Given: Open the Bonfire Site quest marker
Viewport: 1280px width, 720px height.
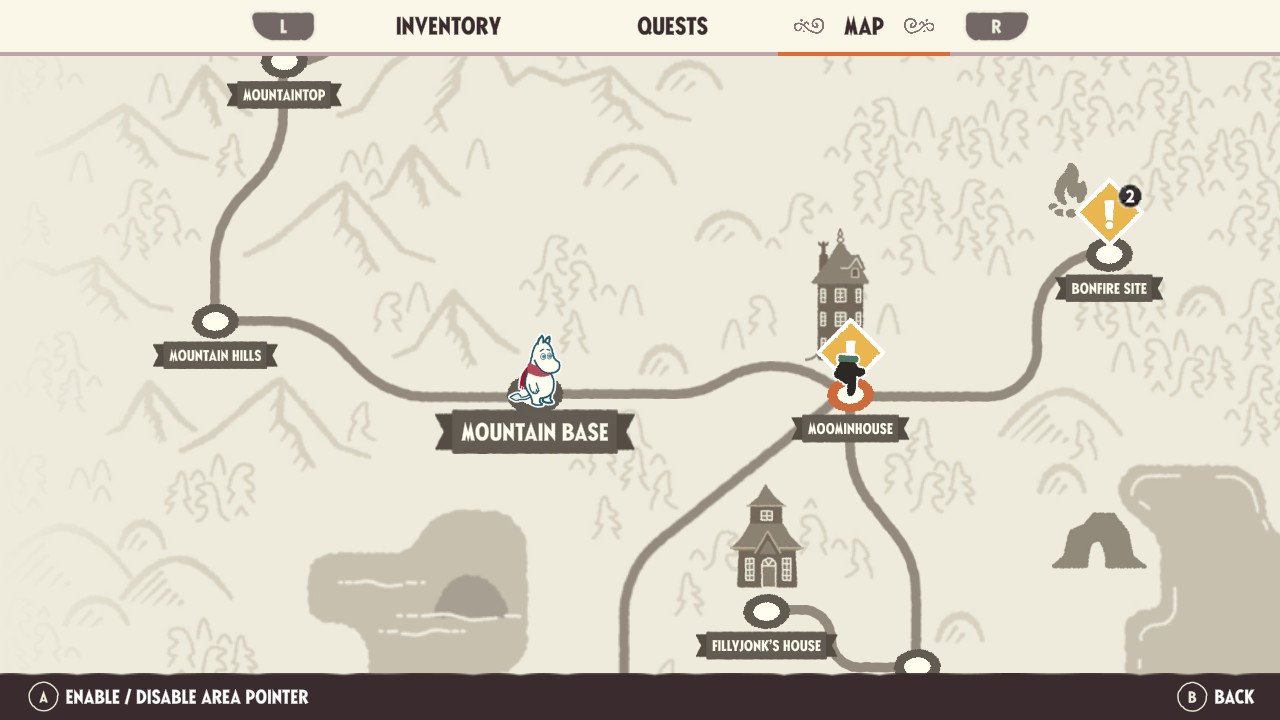Looking at the screenshot, I should pos(1109,210).
